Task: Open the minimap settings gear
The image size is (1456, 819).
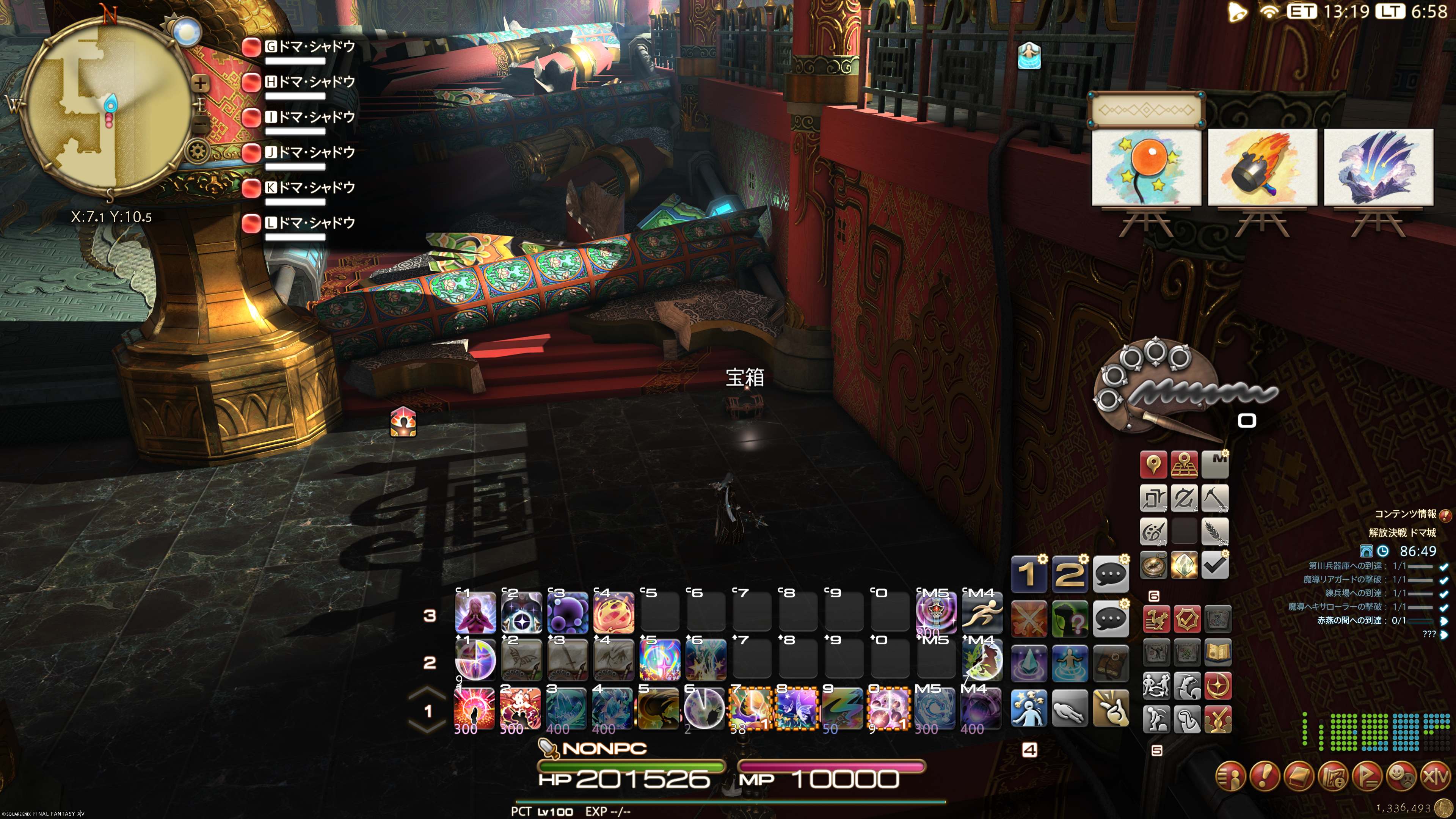Action: (x=198, y=152)
